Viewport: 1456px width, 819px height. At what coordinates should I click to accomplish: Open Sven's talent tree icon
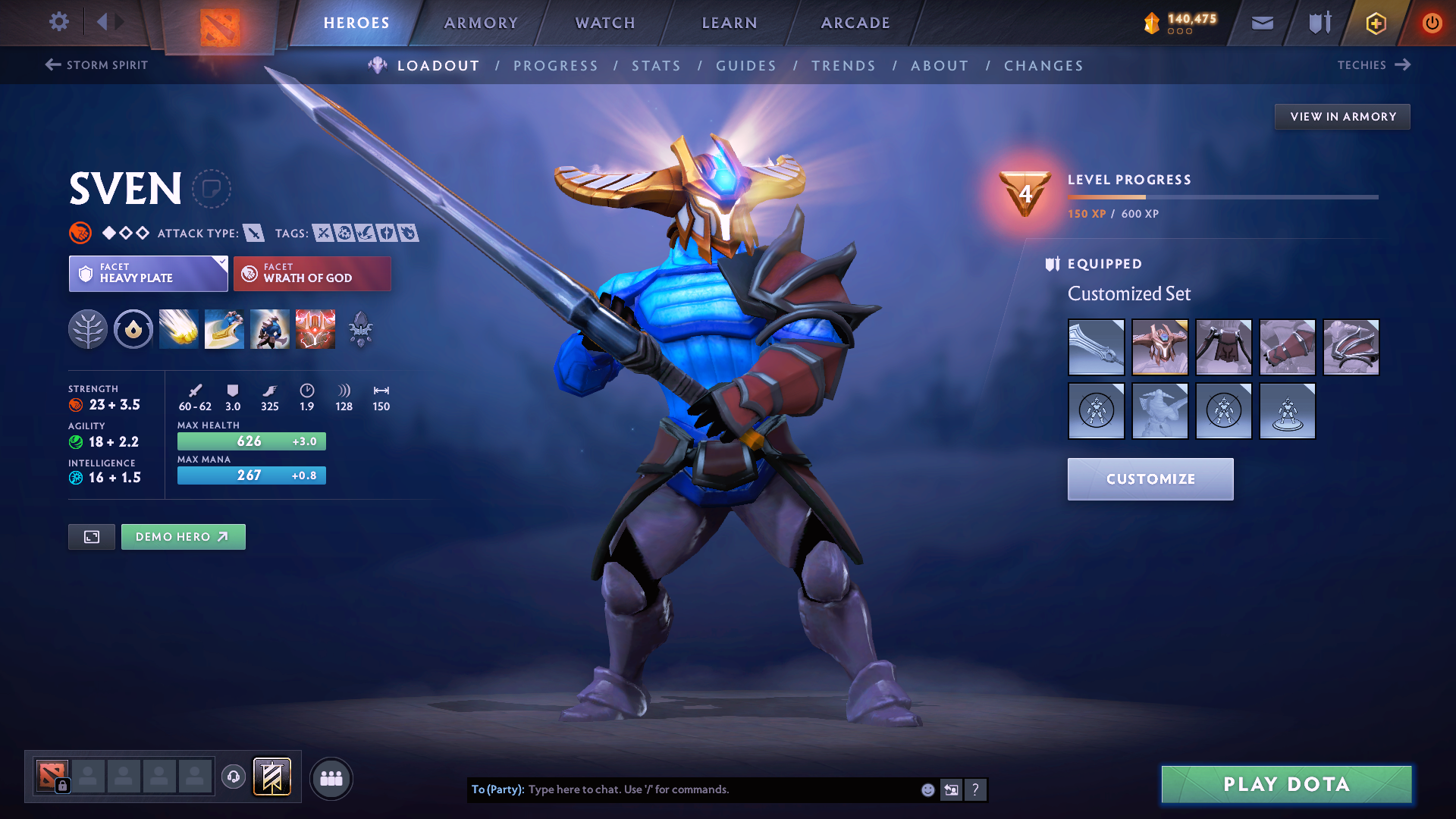(88, 329)
